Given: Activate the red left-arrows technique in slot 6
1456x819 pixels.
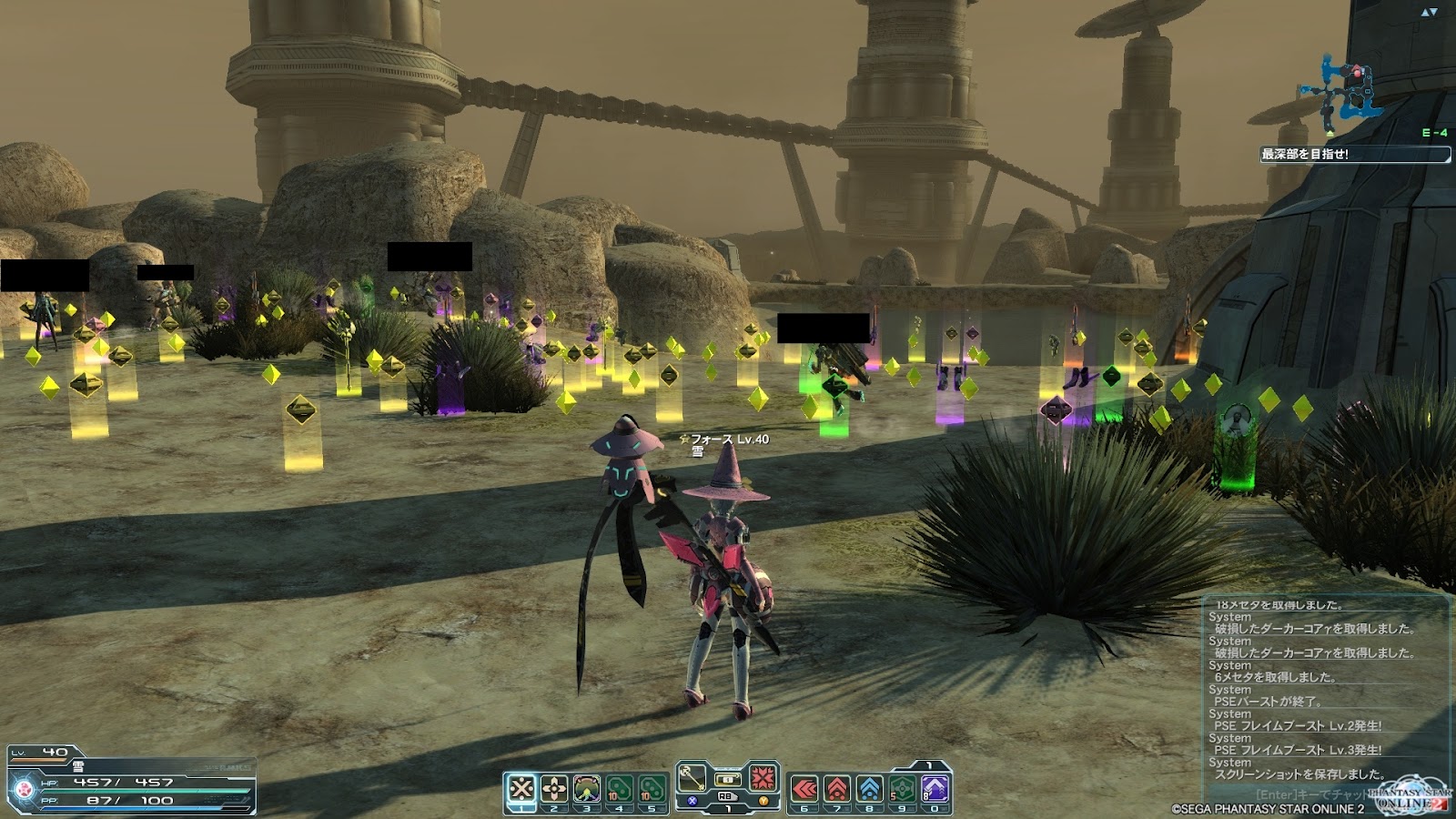Looking at the screenshot, I should pyautogui.click(x=804, y=788).
